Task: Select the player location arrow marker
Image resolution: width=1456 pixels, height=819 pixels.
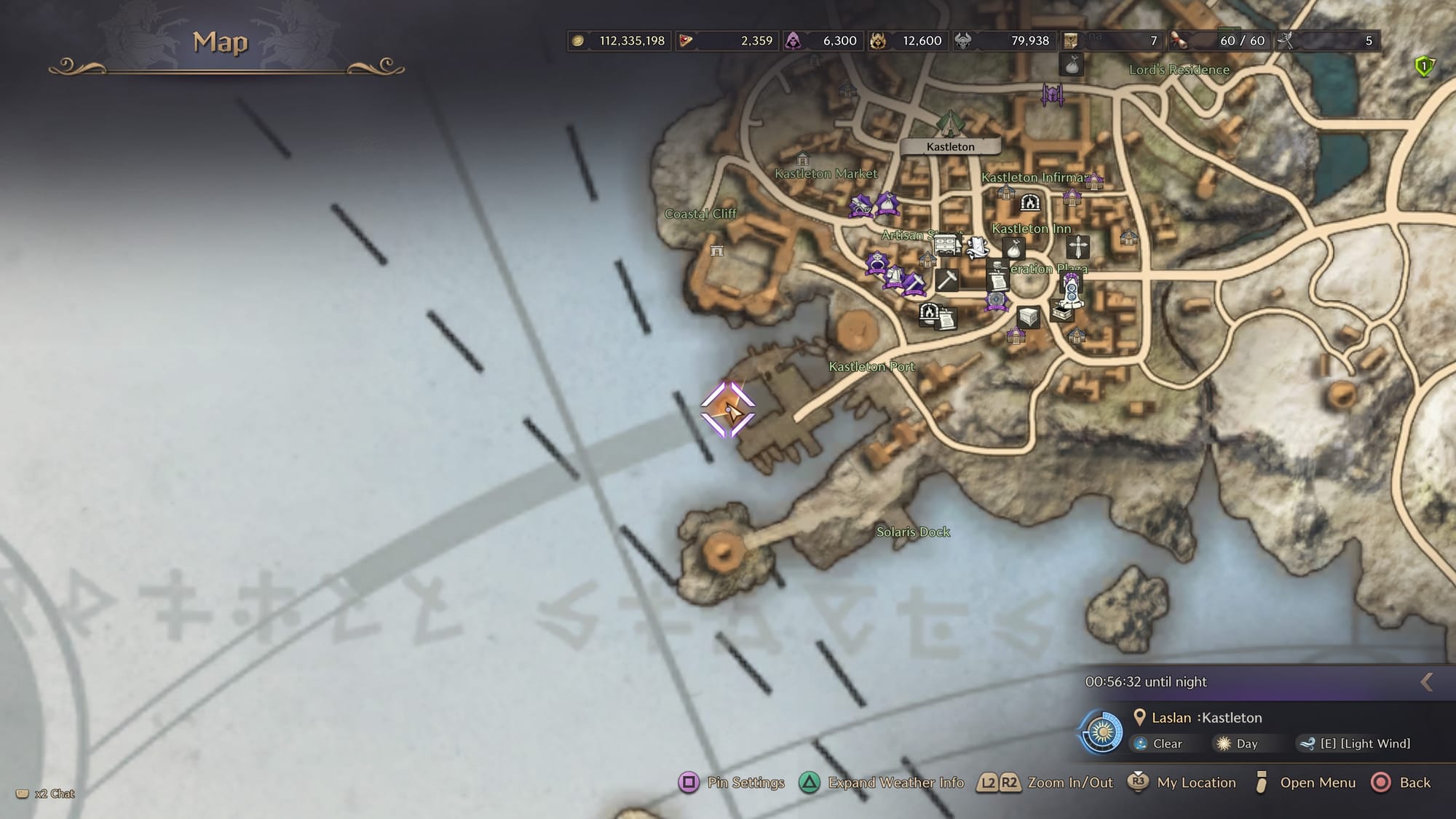Action: [x=729, y=411]
